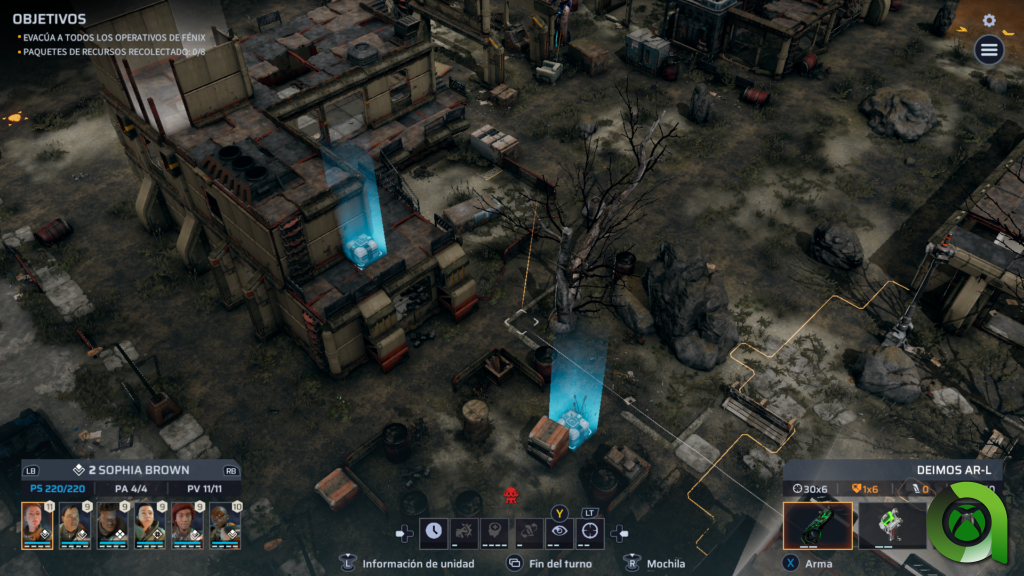
Task: Open settings via the gear icon
Action: [x=989, y=20]
